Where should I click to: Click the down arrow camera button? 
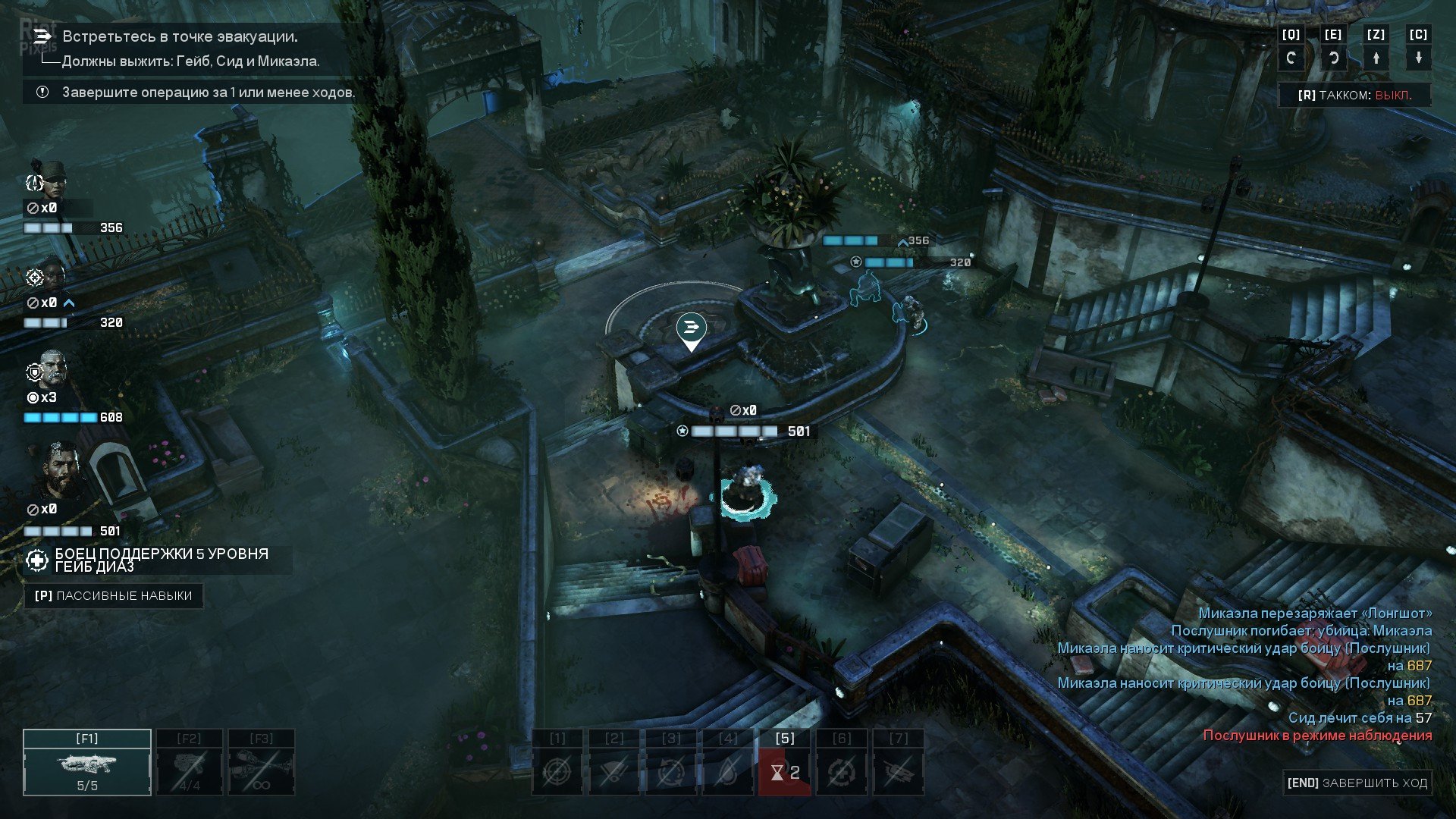coord(1418,58)
